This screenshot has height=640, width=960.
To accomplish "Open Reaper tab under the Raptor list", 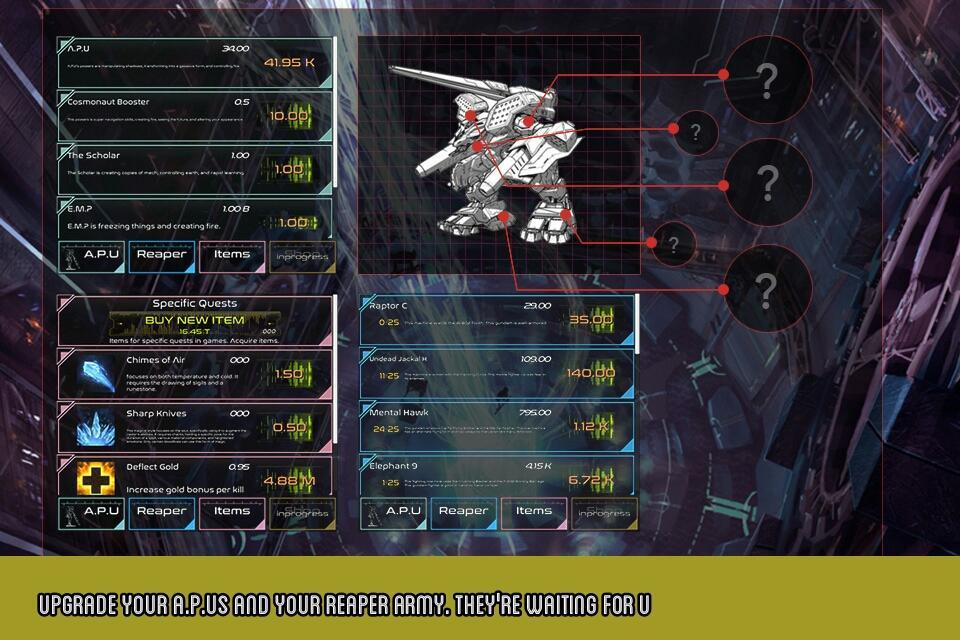I will (464, 512).
